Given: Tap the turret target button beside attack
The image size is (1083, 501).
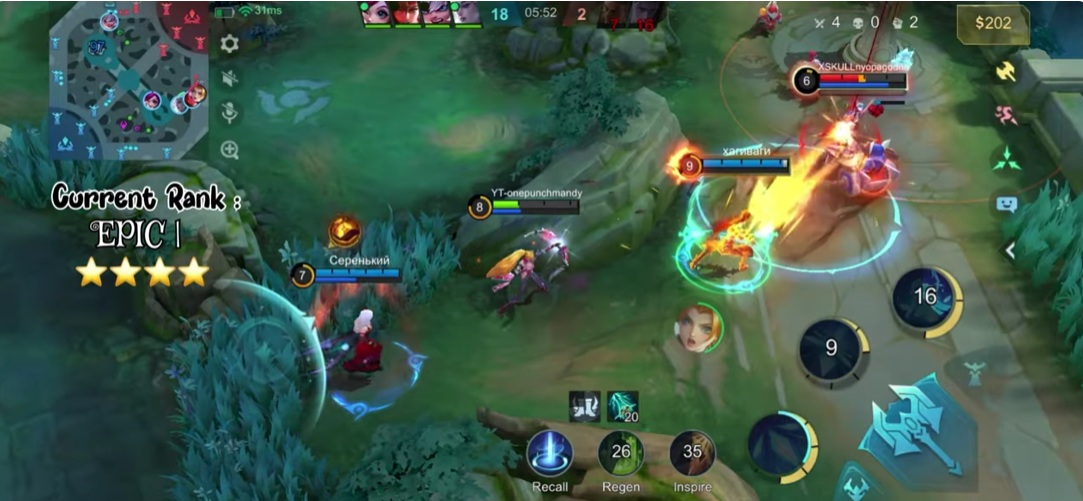Looking at the screenshot, I should 975,374.
